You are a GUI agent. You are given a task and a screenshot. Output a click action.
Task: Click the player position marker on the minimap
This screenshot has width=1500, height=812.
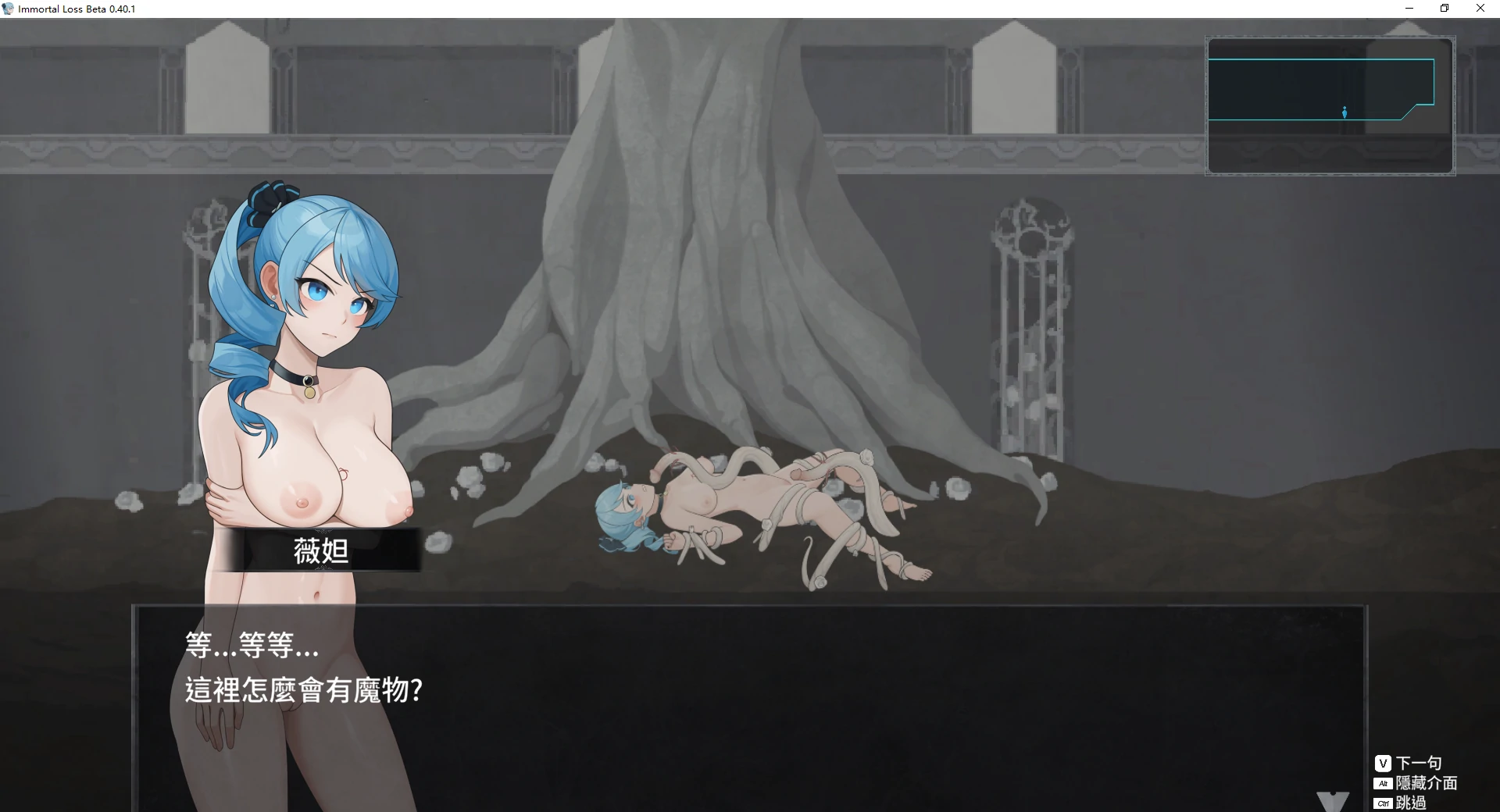point(1344,112)
